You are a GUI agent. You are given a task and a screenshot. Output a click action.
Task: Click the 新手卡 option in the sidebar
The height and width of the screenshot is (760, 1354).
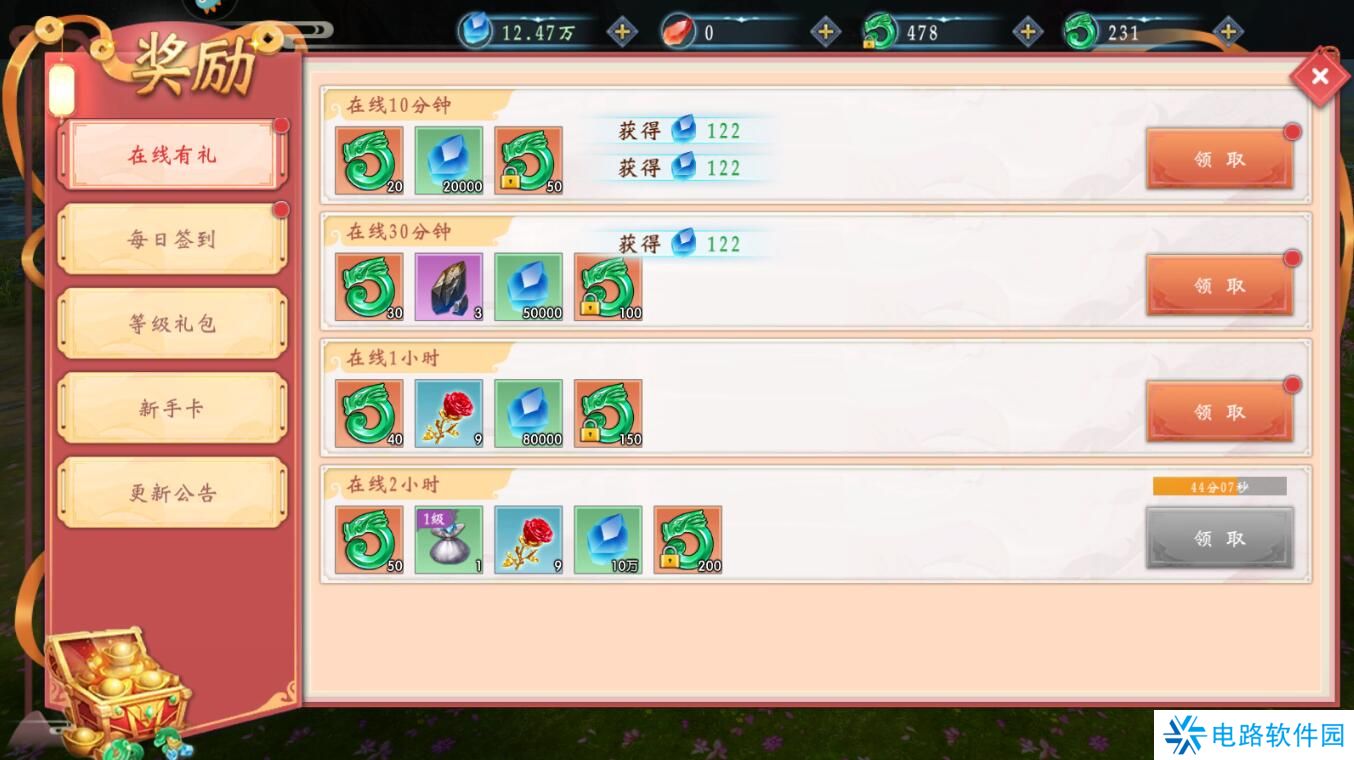coord(170,407)
